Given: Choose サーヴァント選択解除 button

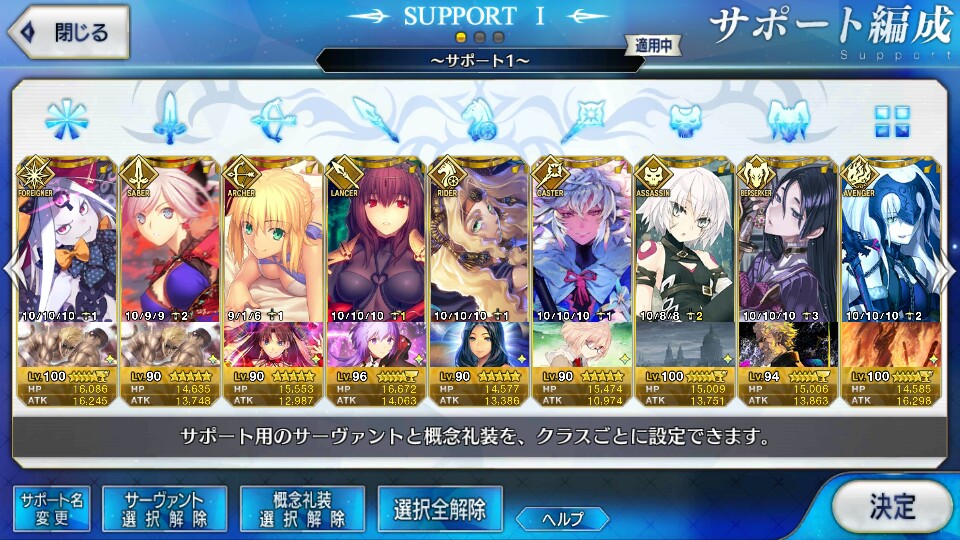Looking at the screenshot, I should 166,509.
